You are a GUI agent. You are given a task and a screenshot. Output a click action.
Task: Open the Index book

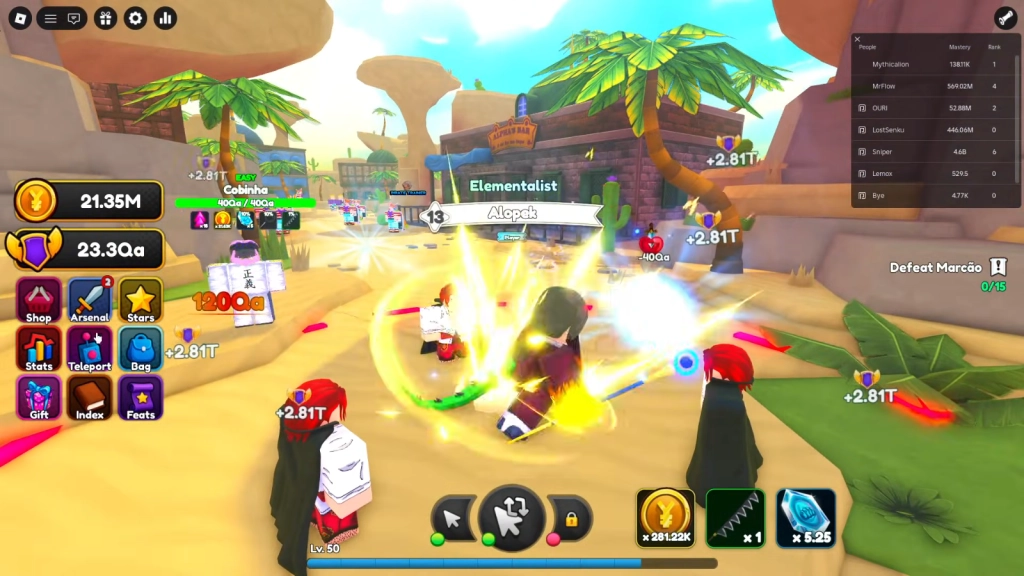click(x=89, y=398)
